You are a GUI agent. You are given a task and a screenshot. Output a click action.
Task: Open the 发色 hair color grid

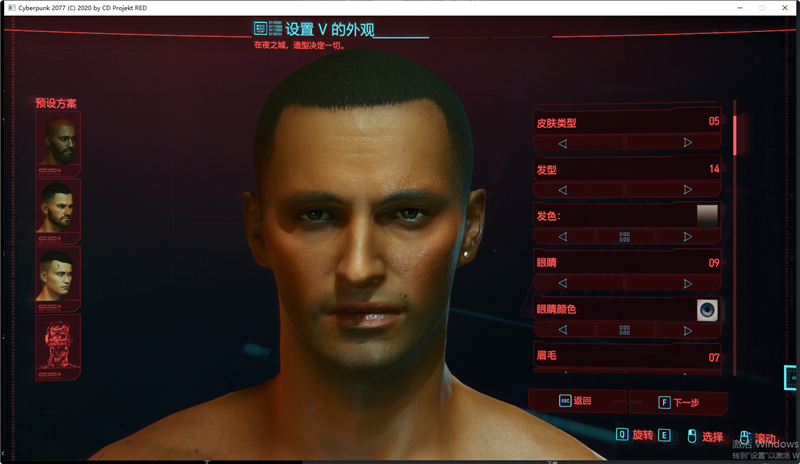pos(625,237)
